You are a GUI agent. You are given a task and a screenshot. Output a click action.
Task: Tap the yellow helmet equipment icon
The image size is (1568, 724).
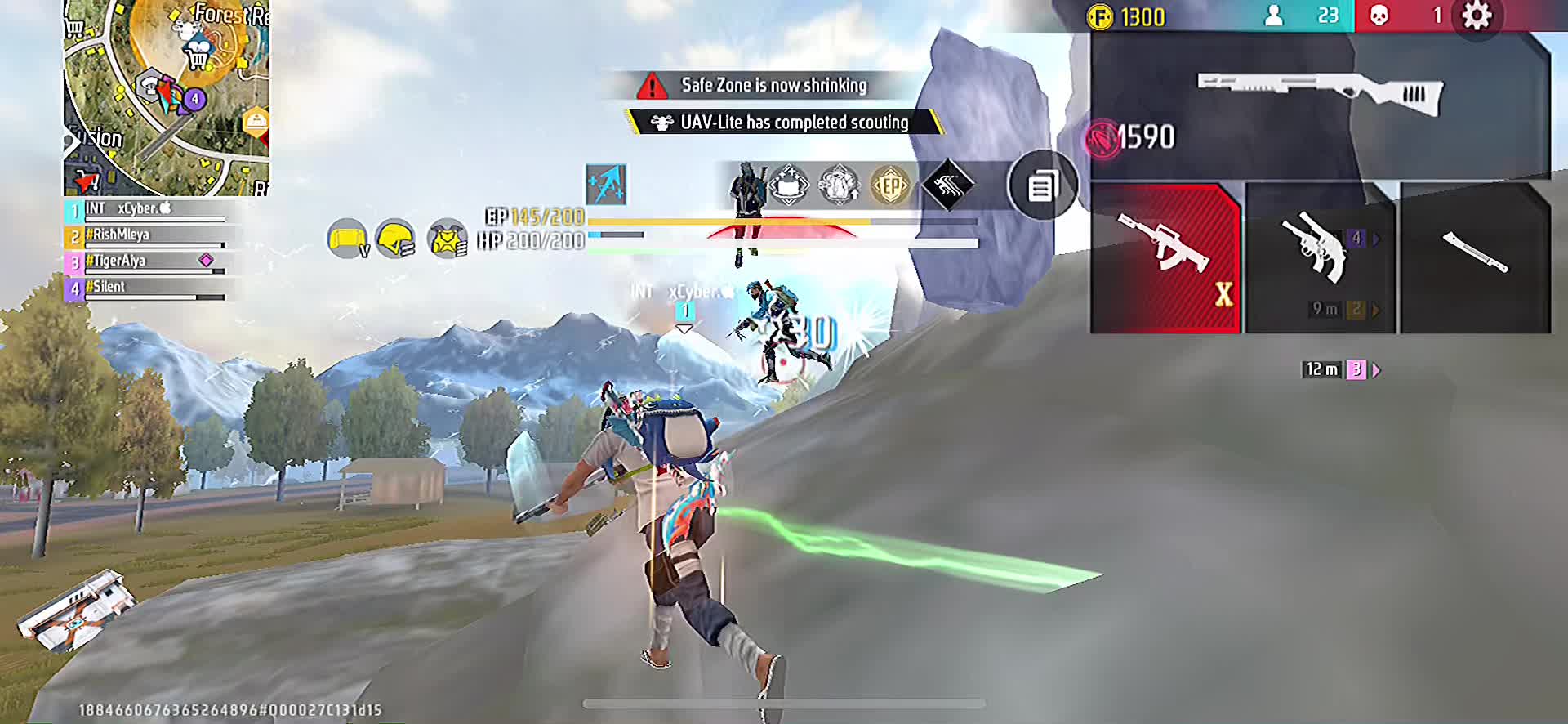point(396,239)
